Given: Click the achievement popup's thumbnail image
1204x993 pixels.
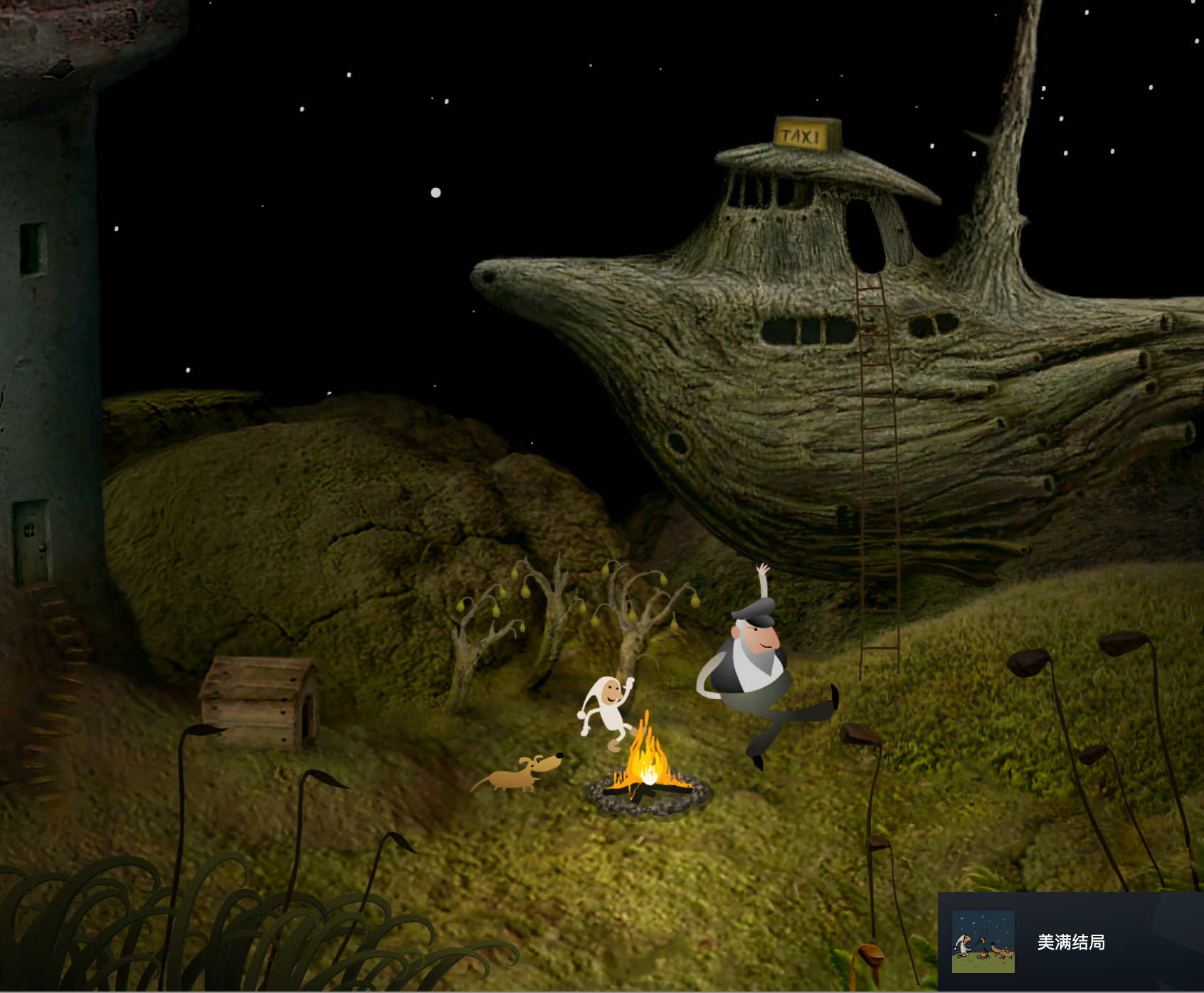Looking at the screenshot, I should 983,942.
